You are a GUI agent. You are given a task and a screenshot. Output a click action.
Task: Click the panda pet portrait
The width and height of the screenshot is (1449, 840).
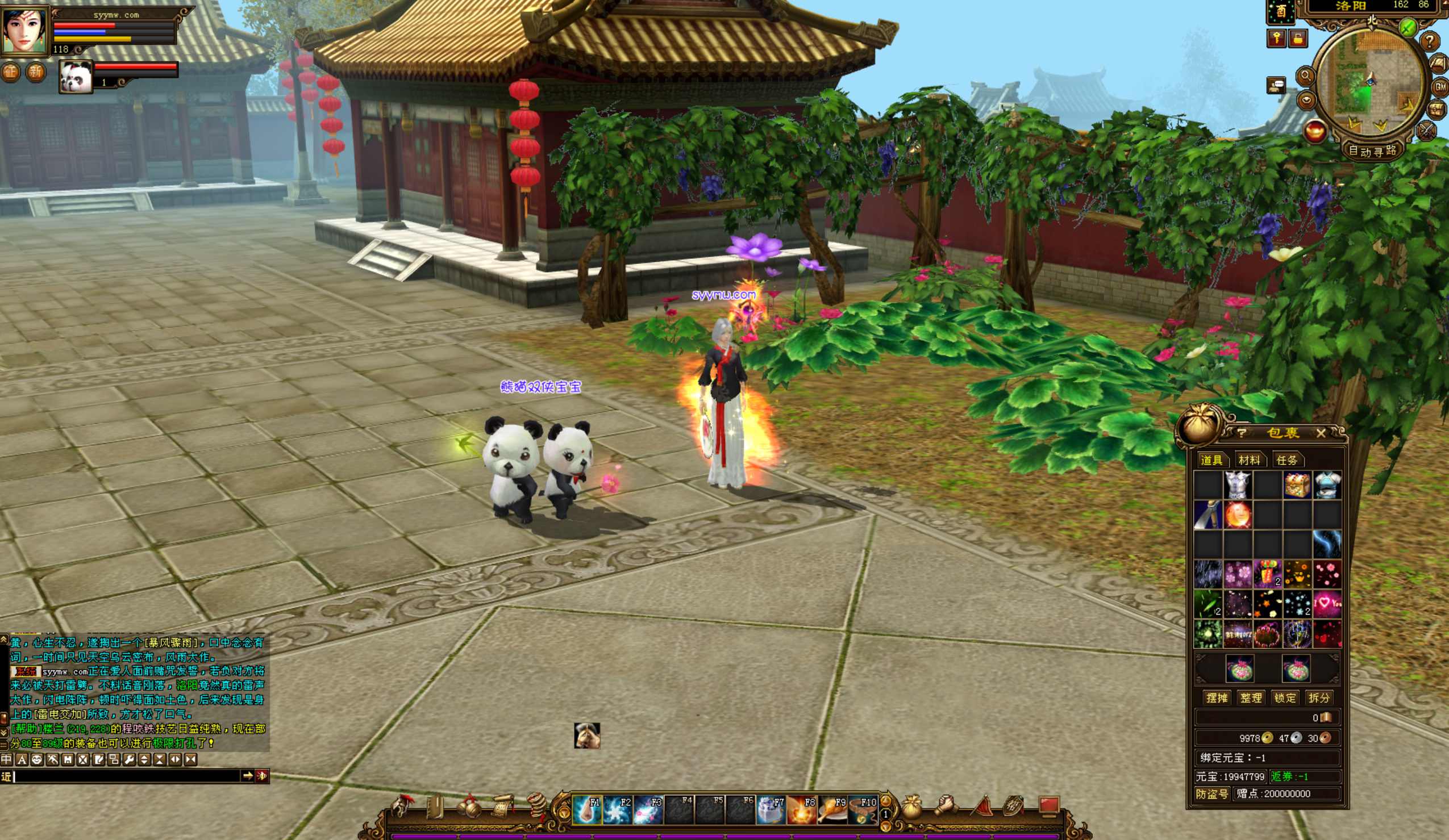pos(76,77)
